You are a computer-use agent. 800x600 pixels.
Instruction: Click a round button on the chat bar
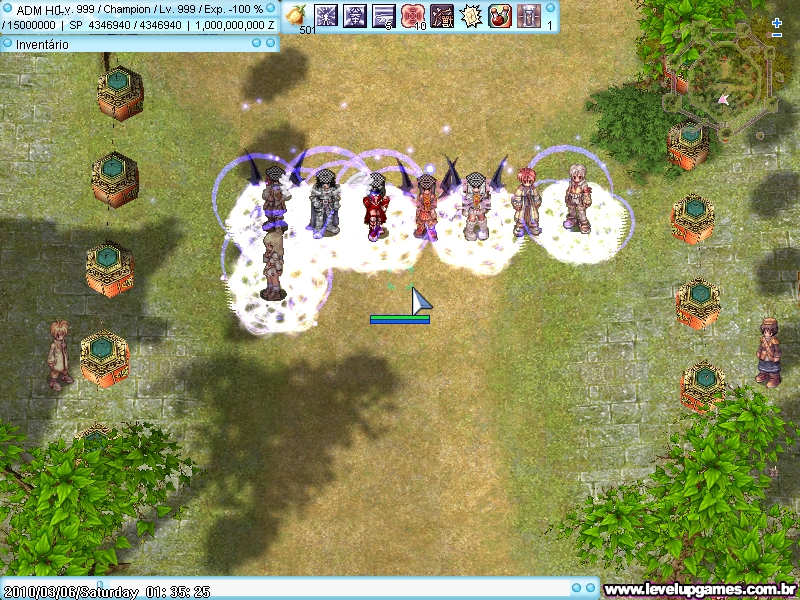(577, 589)
